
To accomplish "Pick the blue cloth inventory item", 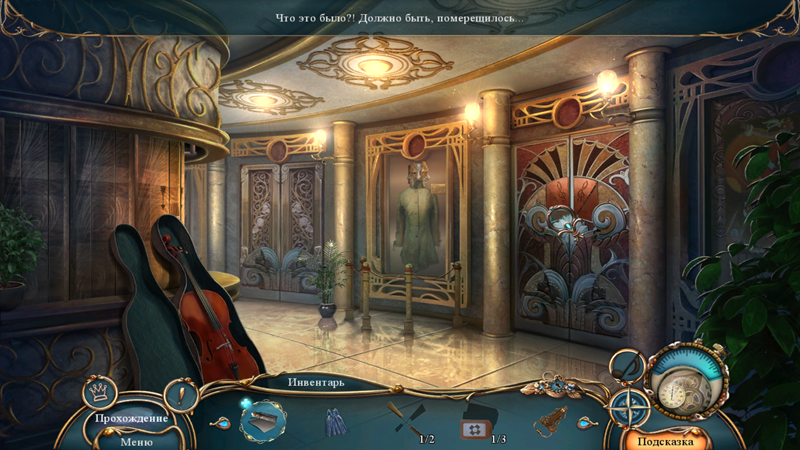I will [x=333, y=422].
